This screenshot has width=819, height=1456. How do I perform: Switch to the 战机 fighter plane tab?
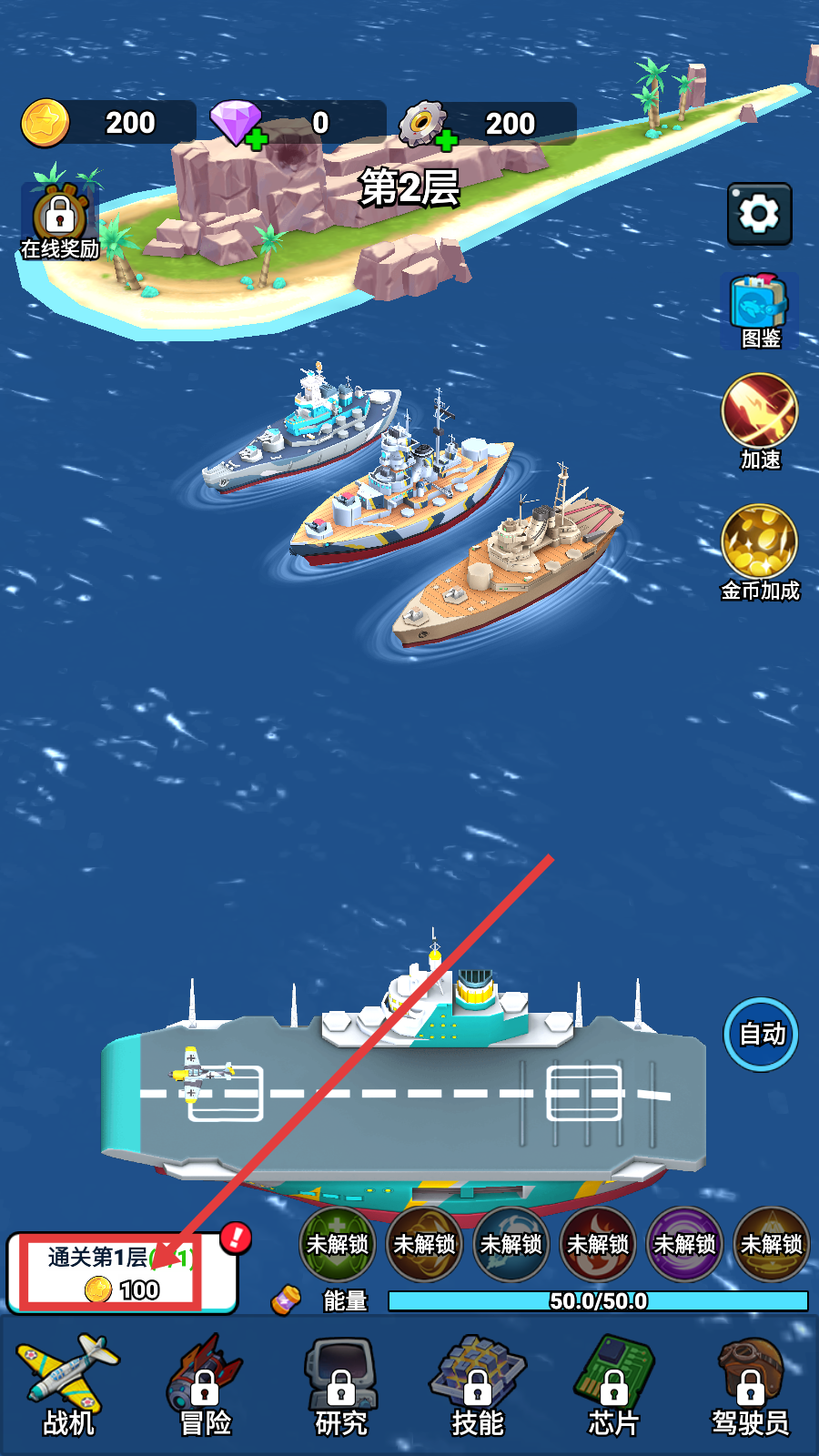(68, 1386)
